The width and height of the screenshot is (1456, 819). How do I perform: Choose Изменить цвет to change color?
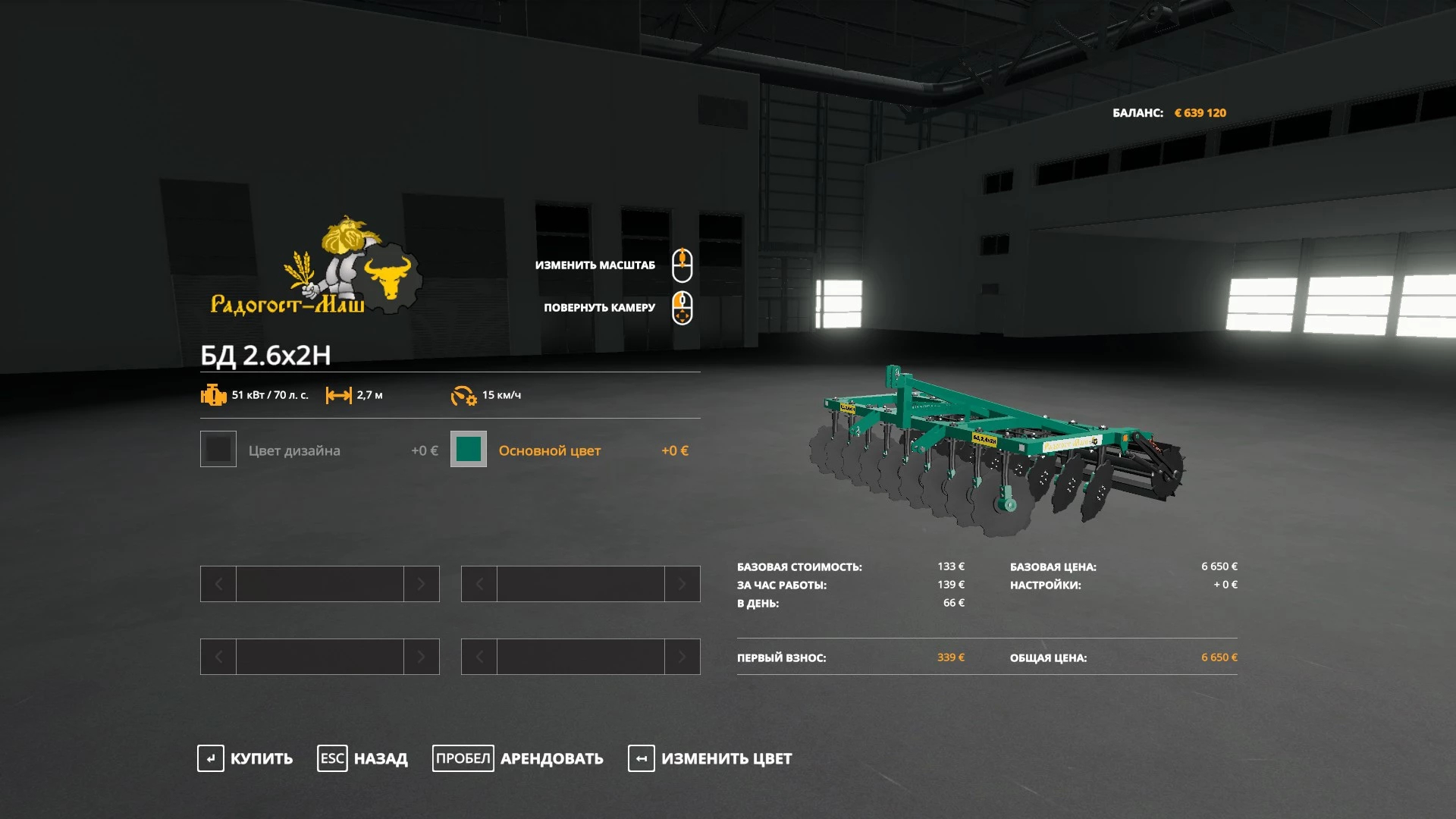point(710,758)
